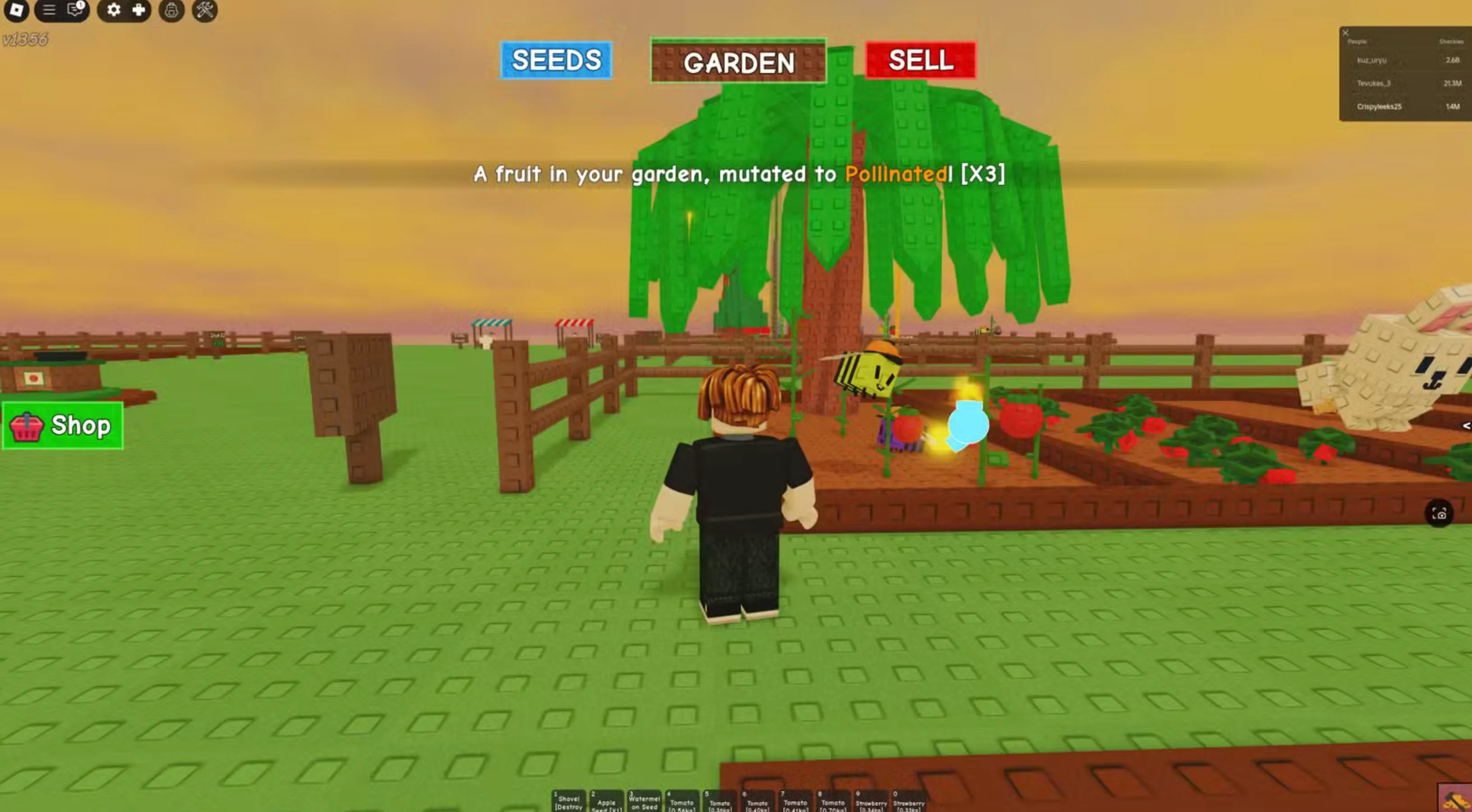Close the People leaderboard with the X

1346,33
